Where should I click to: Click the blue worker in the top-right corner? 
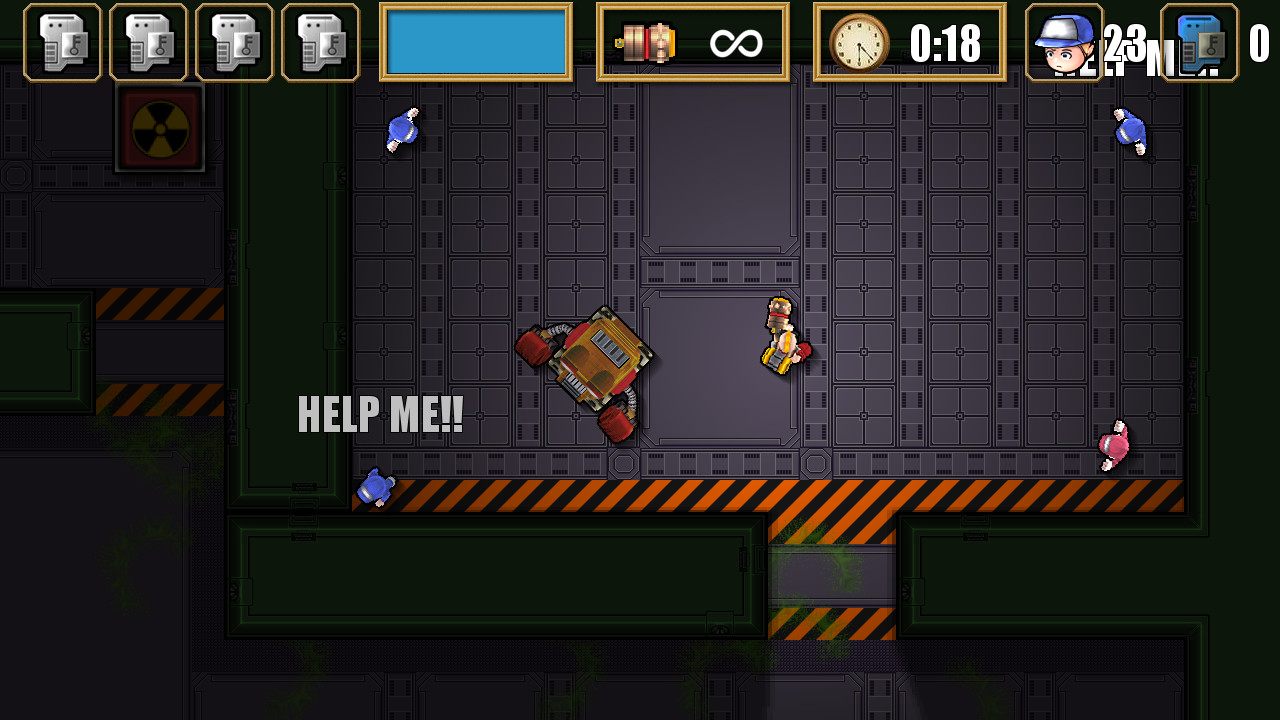coord(1132,133)
